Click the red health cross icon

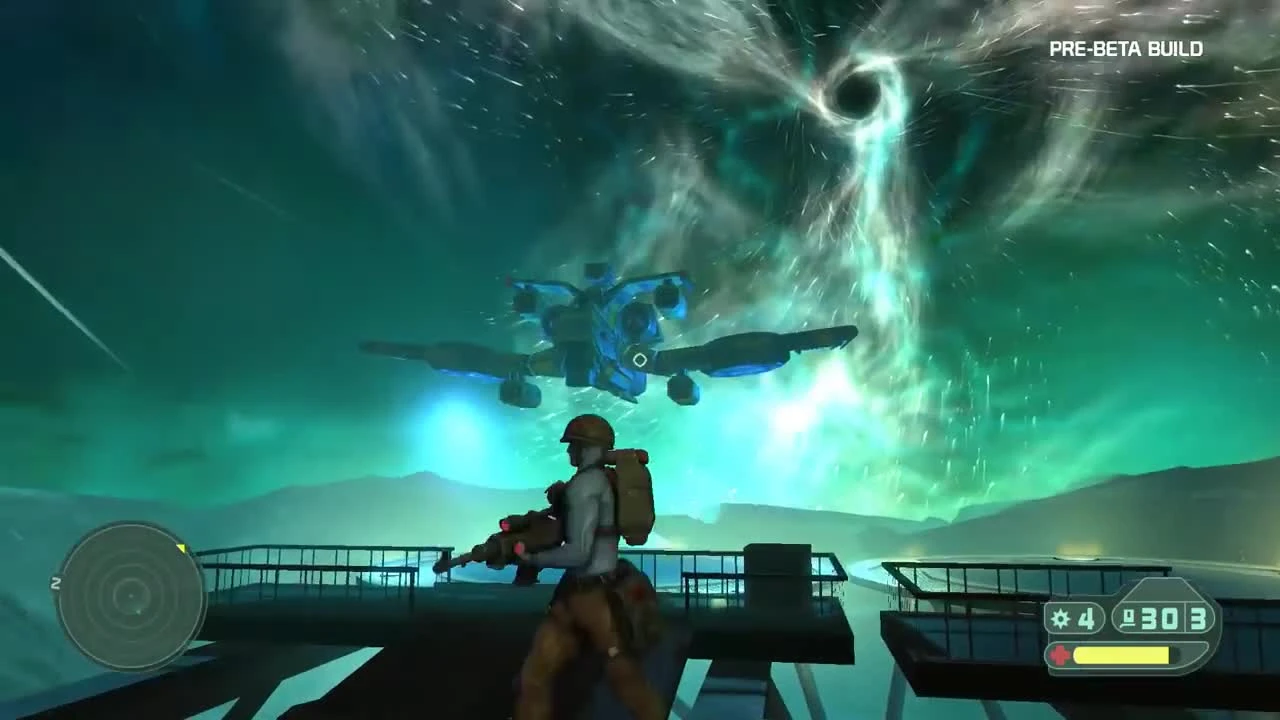point(1060,653)
